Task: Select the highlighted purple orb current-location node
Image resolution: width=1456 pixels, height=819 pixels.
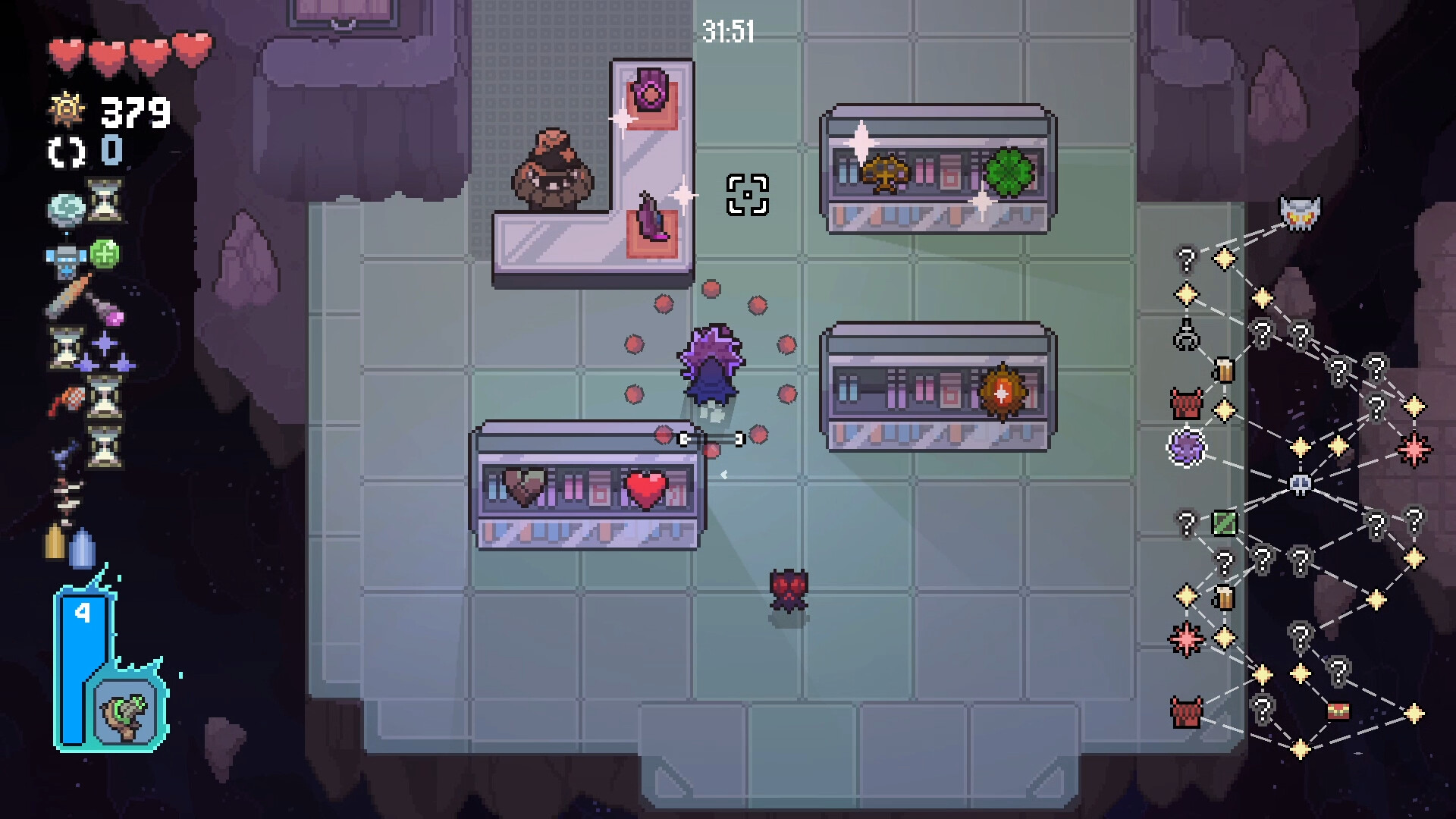Action: (x=1185, y=448)
